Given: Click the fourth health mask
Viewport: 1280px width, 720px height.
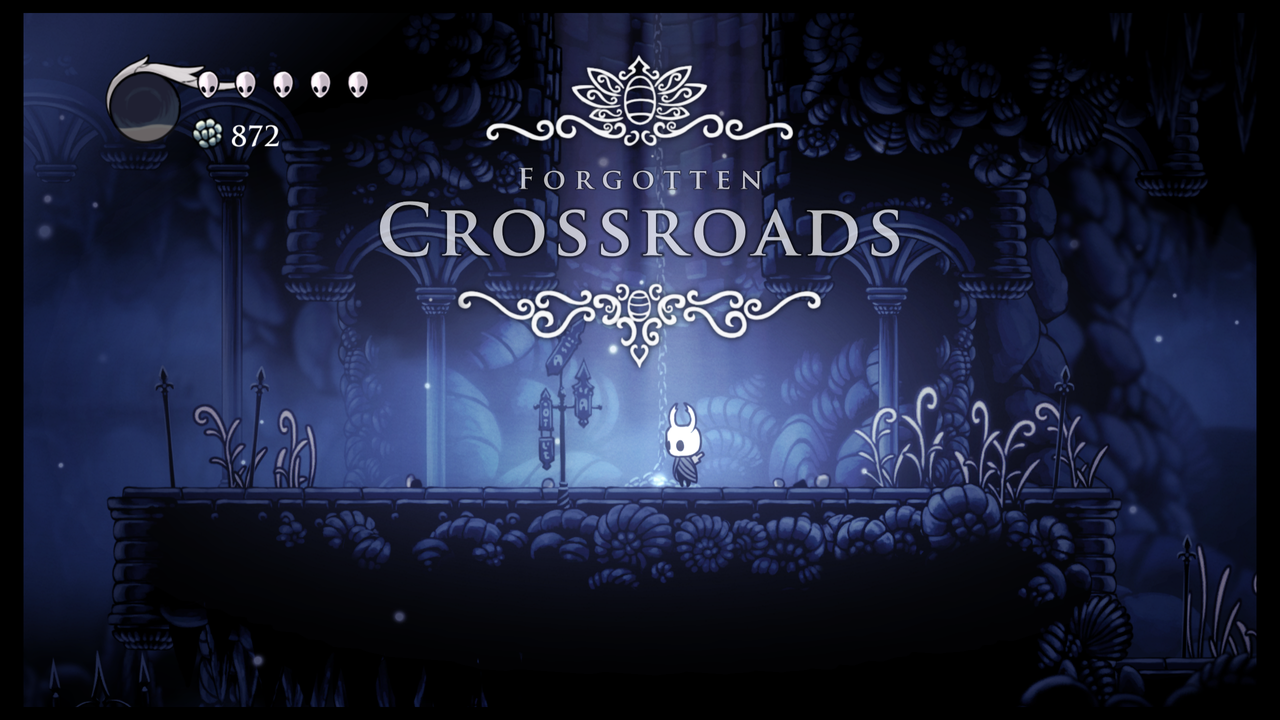Looking at the screenshot, I should (322, 85).
